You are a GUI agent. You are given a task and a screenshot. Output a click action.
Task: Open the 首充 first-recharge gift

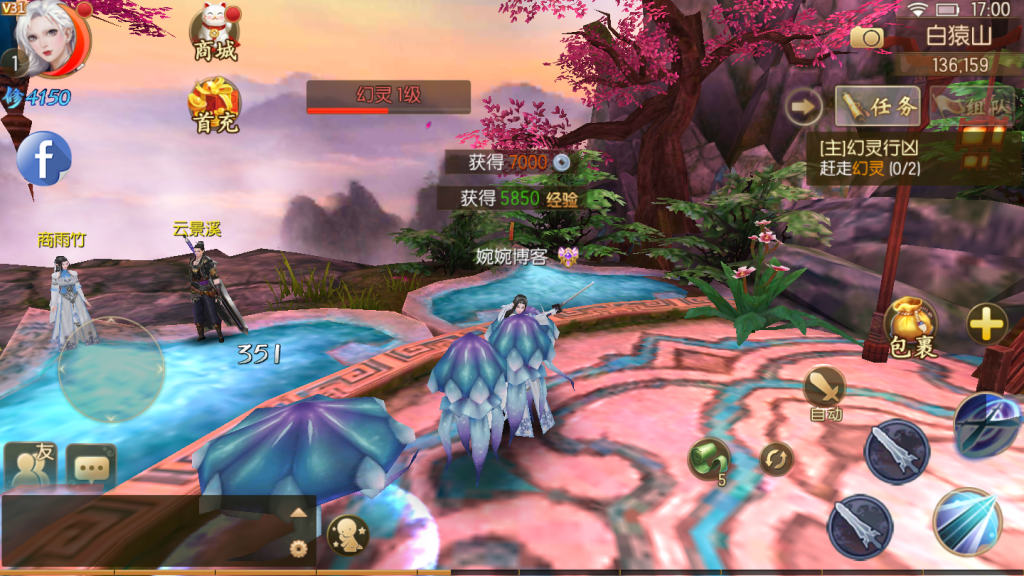coord(214,105)
